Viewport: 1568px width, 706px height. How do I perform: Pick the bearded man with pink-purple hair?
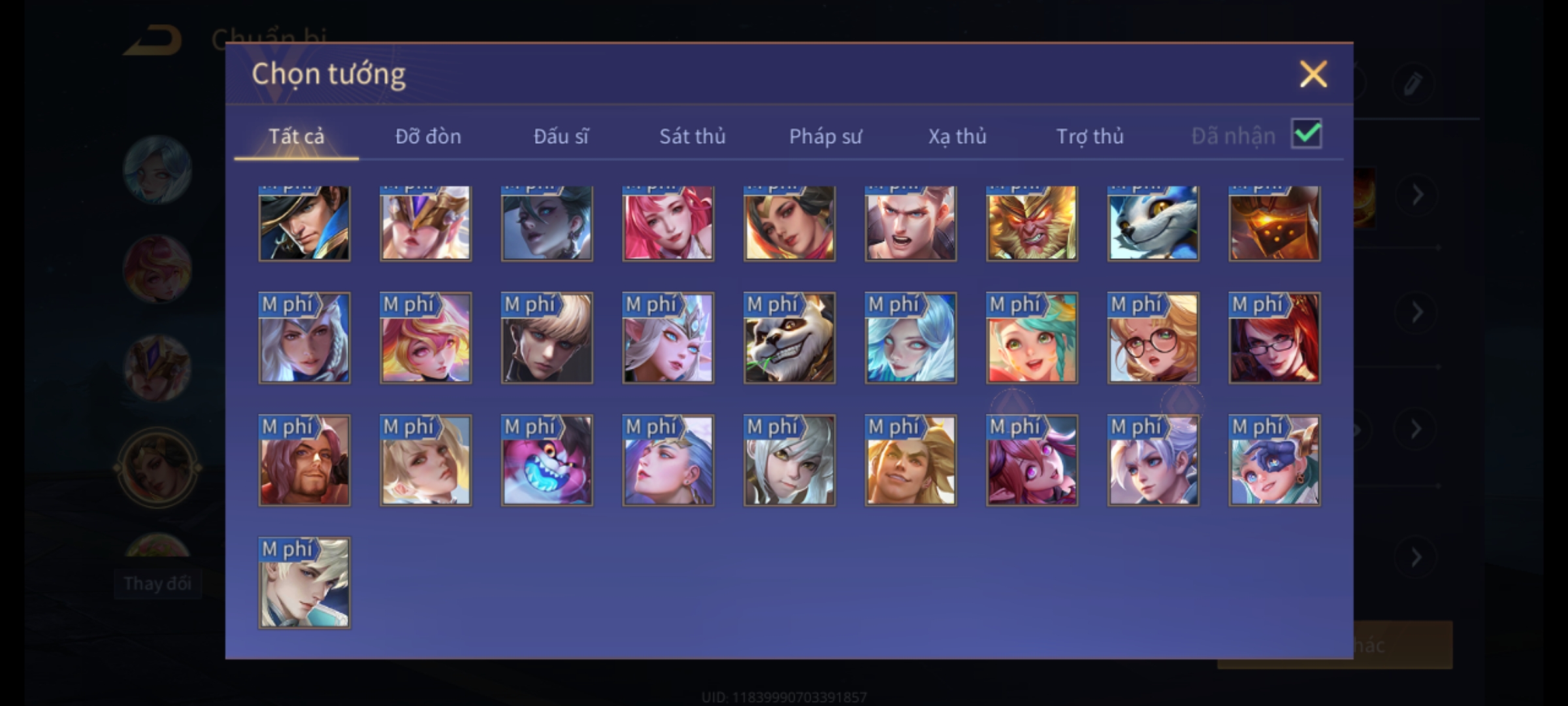click(304, 460)
